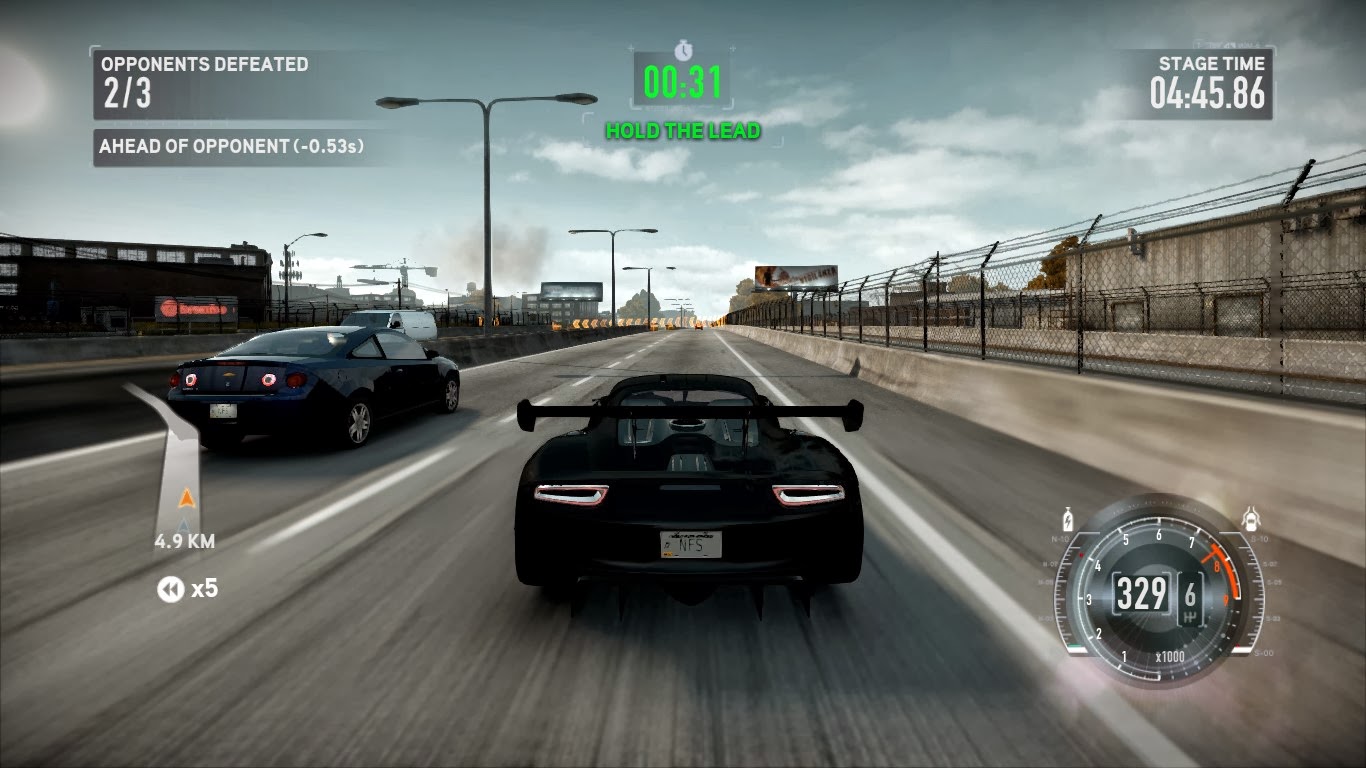Click the rewind icon beside x5
1366x768 pixels.
click(x=170, y=590)
